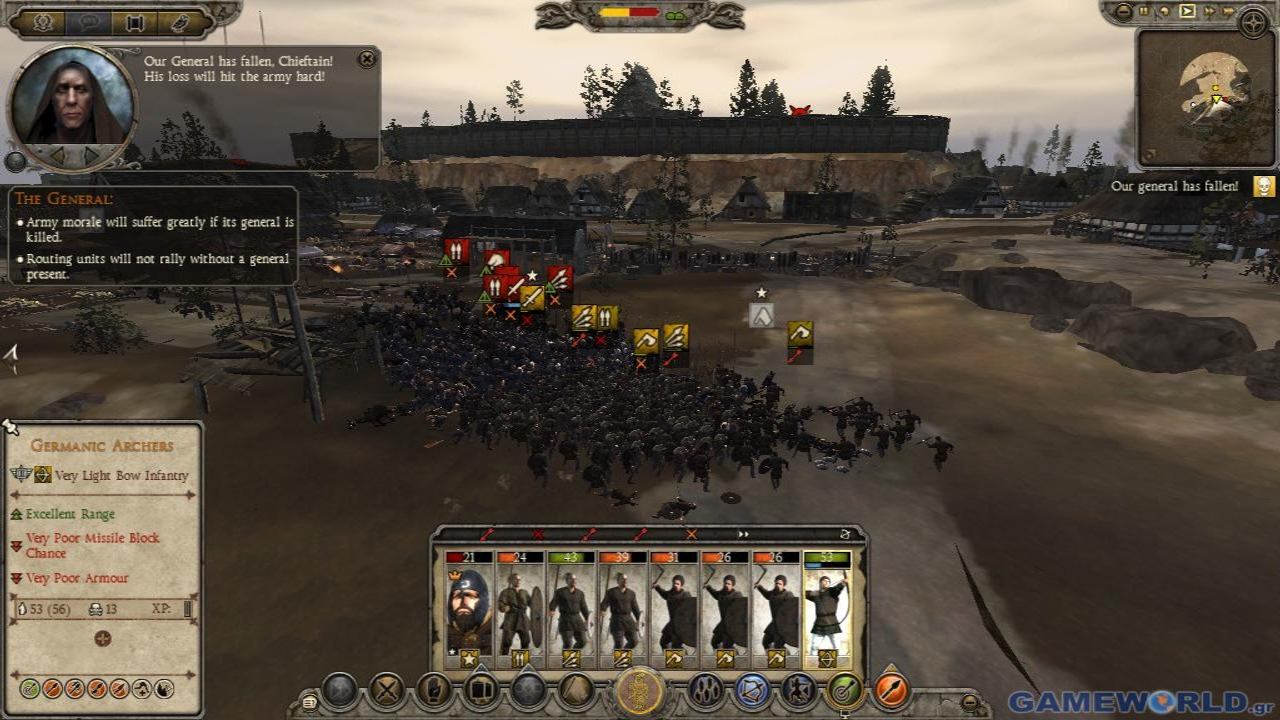This screenshot has height=720, width=1280.
Task: Show the next advisor message arrow
Action: pyautogui.click(x=92, y=156)
